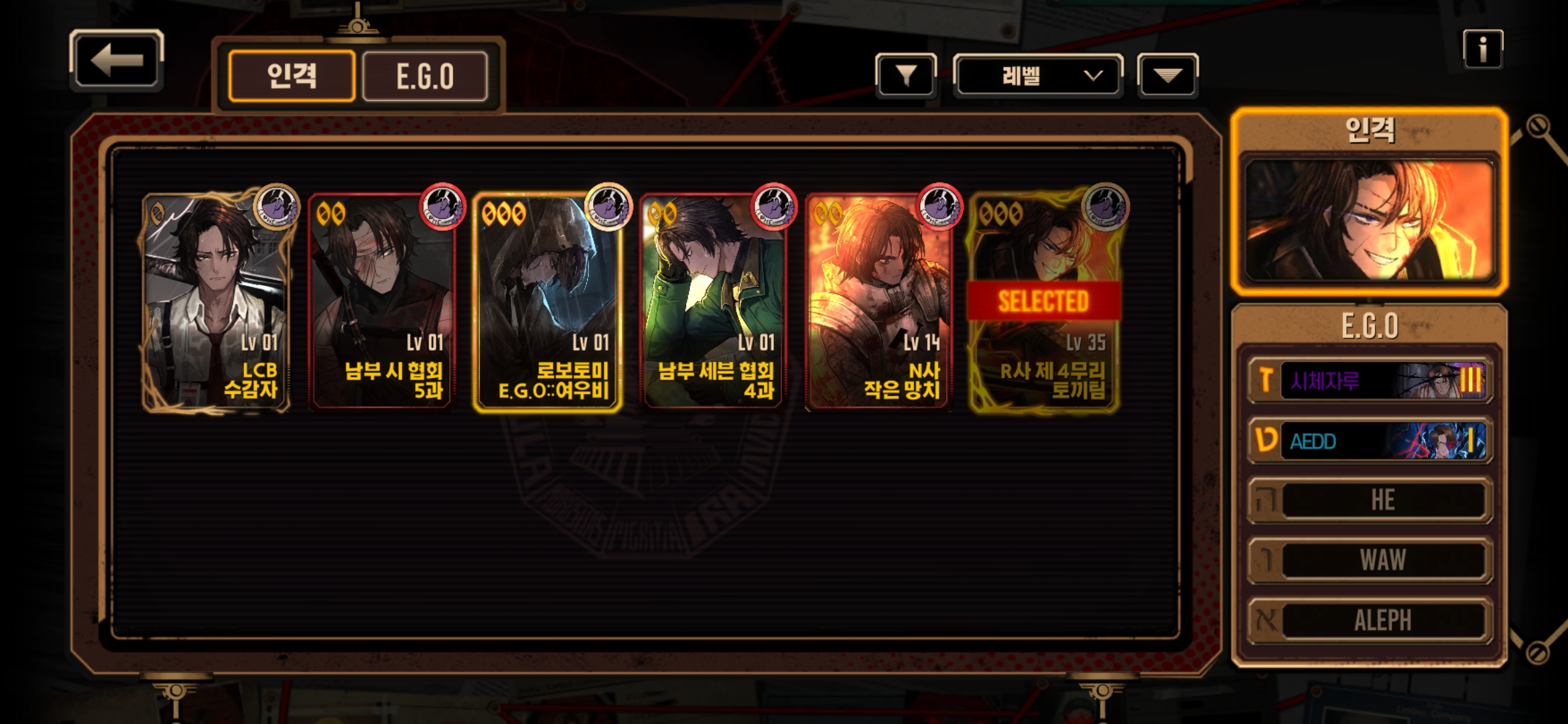Pick the 남부 세븐 협회 4과 card
The image size is (1568, 724).
tap(713, 302)
